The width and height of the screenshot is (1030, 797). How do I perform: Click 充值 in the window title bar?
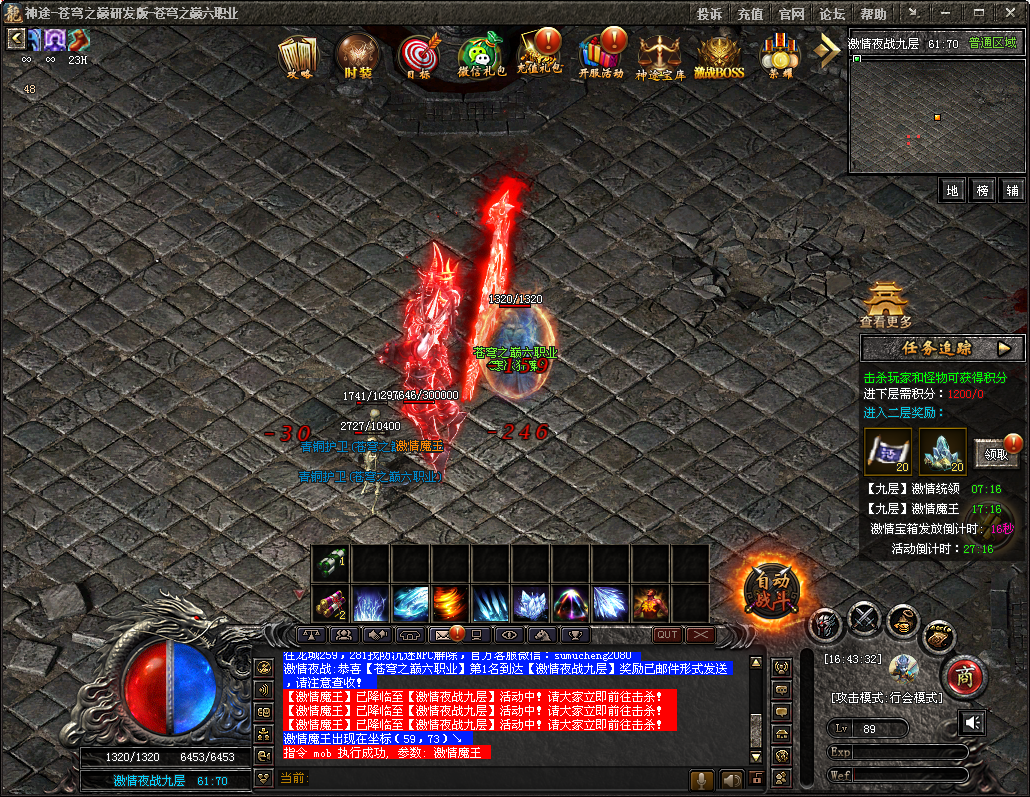pos(750,14)
